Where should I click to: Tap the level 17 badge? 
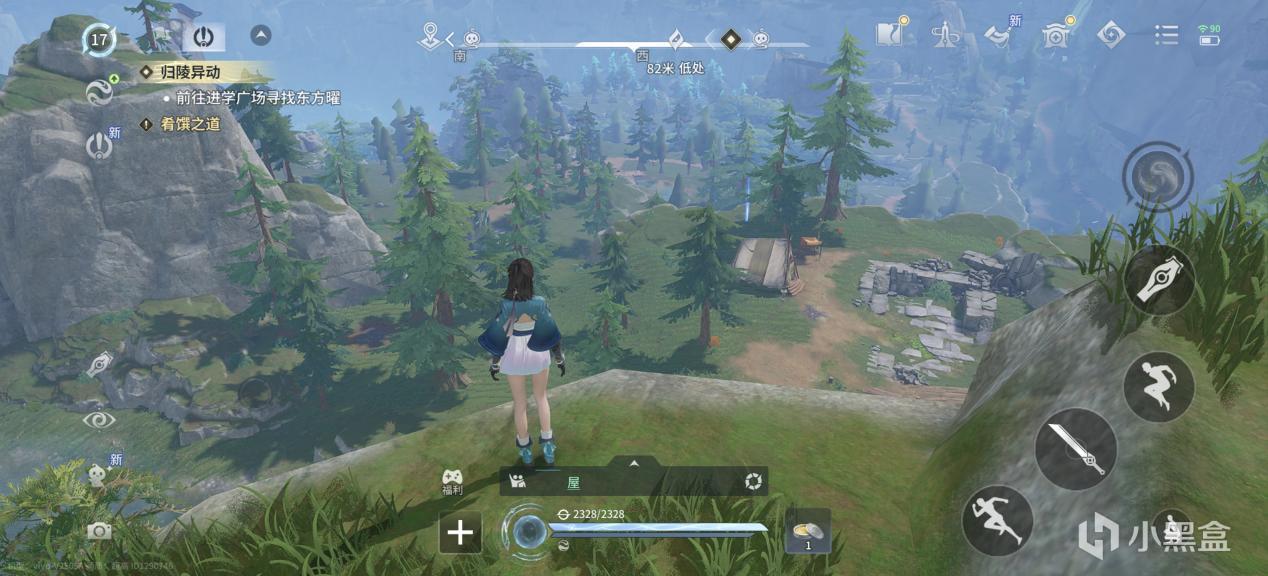point(99,40)
